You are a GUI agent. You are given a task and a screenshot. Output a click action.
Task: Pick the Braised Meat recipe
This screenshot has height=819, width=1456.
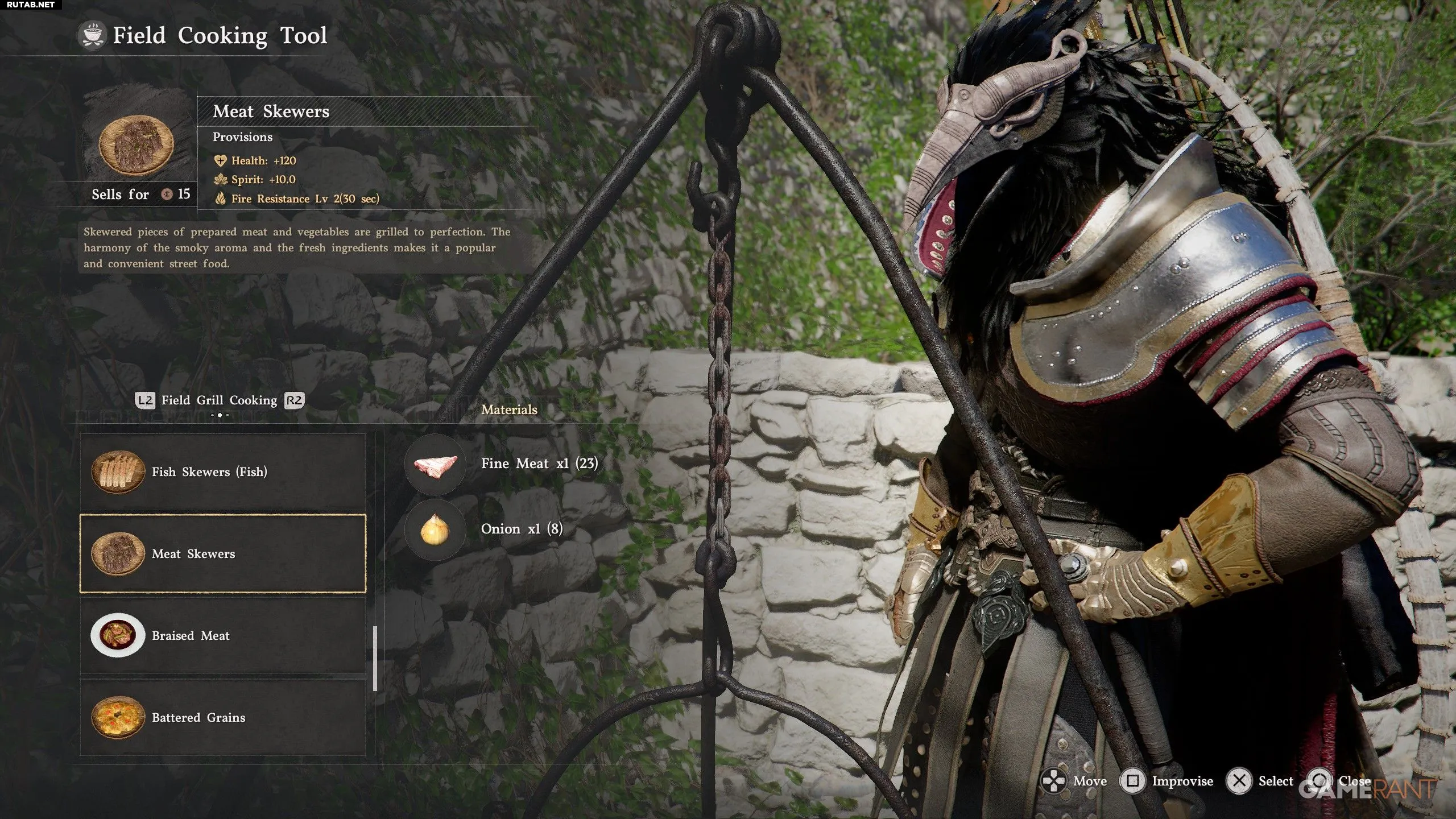point(223,635)
